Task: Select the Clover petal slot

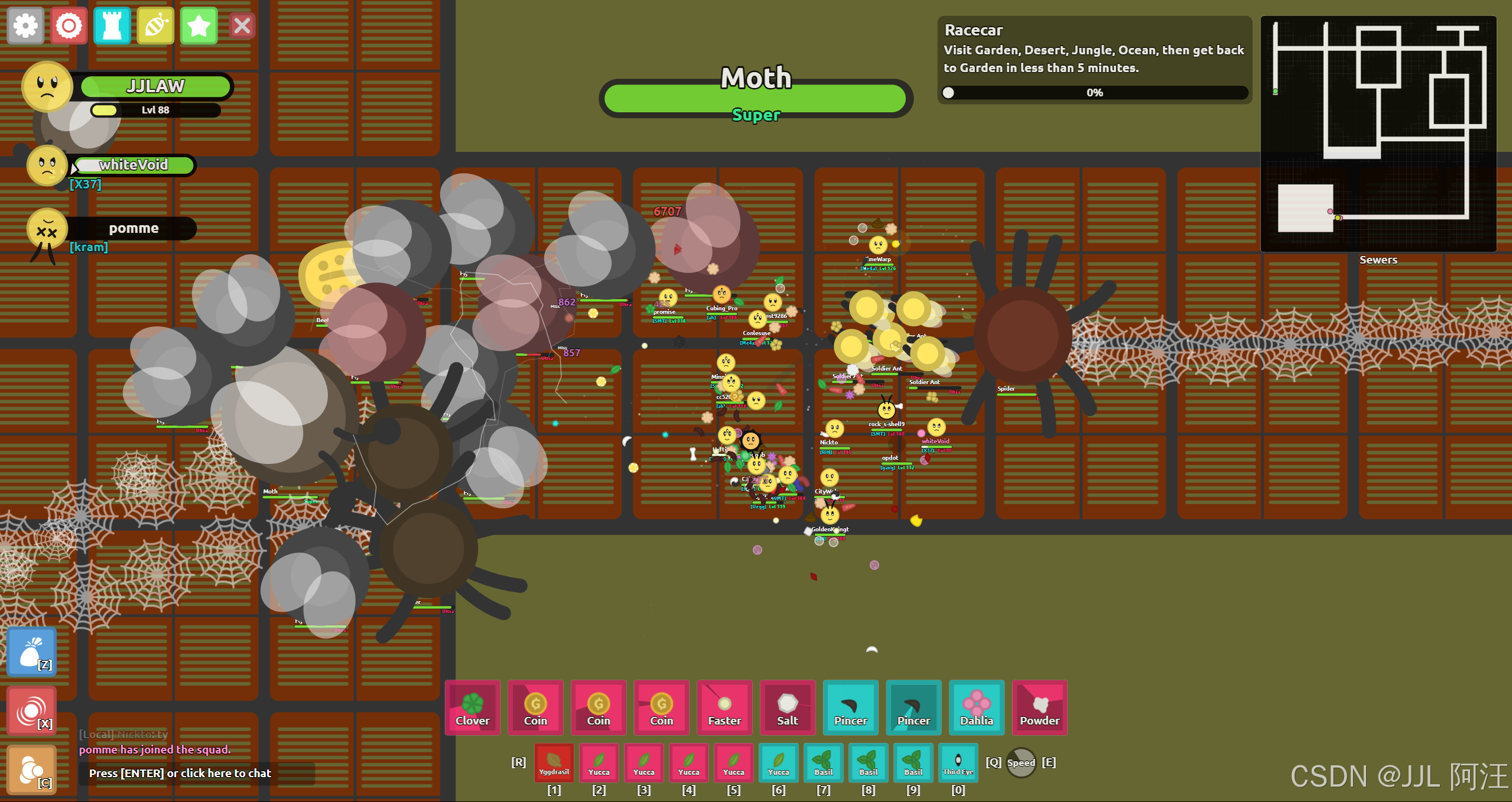Action: (472, 707)
